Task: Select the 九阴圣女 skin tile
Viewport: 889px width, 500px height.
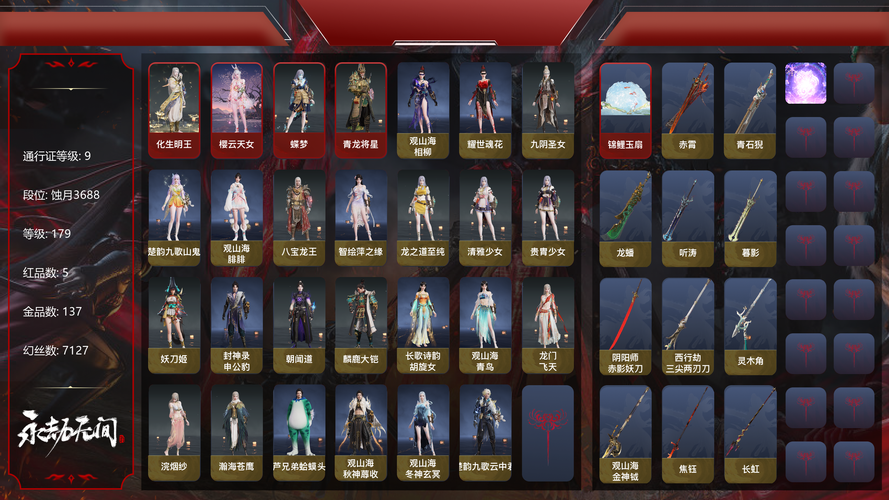Action: pyautogui.click(x=547, y=107)
